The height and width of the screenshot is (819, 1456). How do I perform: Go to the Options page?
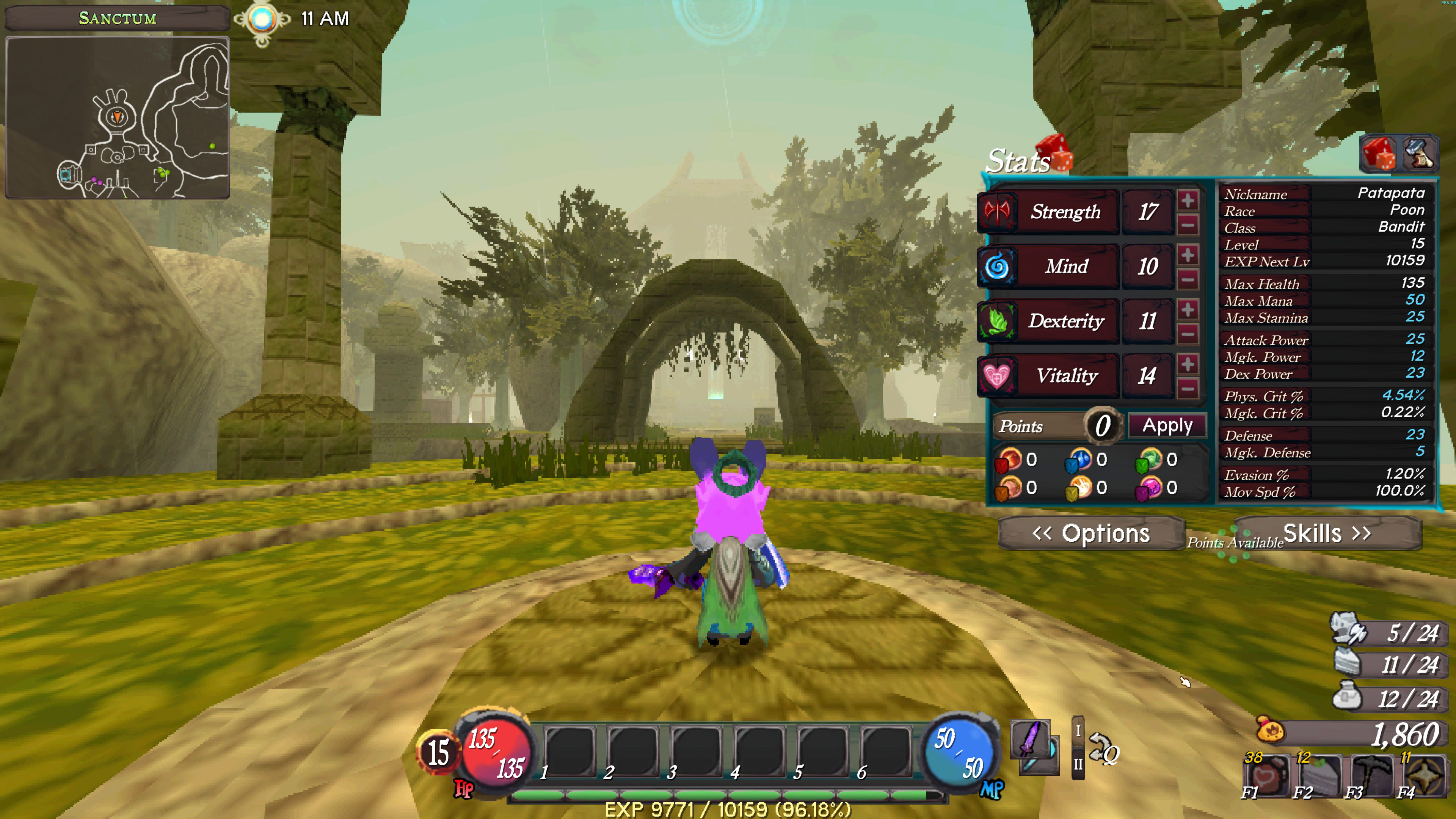(x=1091, y=533)
